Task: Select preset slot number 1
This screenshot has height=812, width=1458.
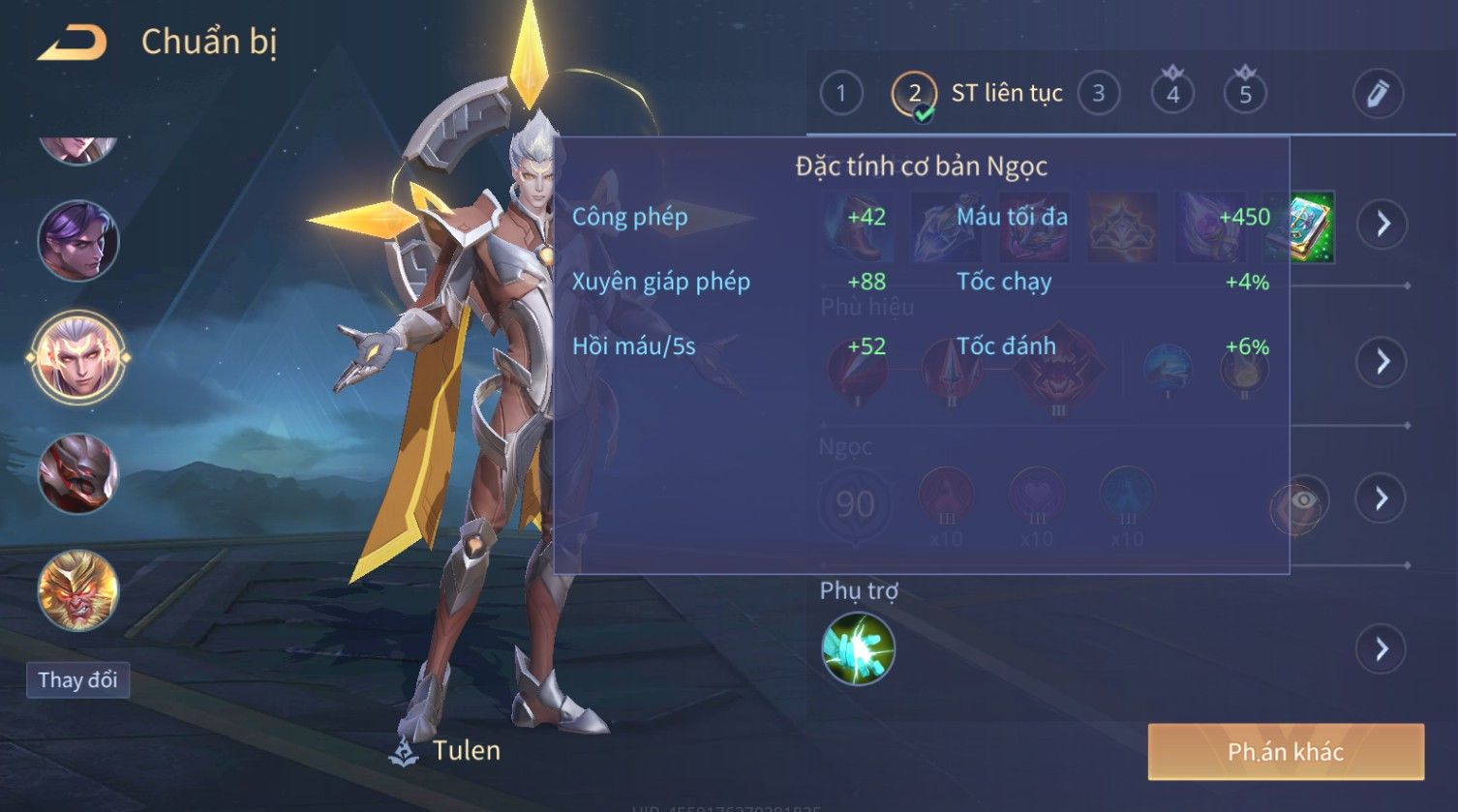Action: click(840, 94)
